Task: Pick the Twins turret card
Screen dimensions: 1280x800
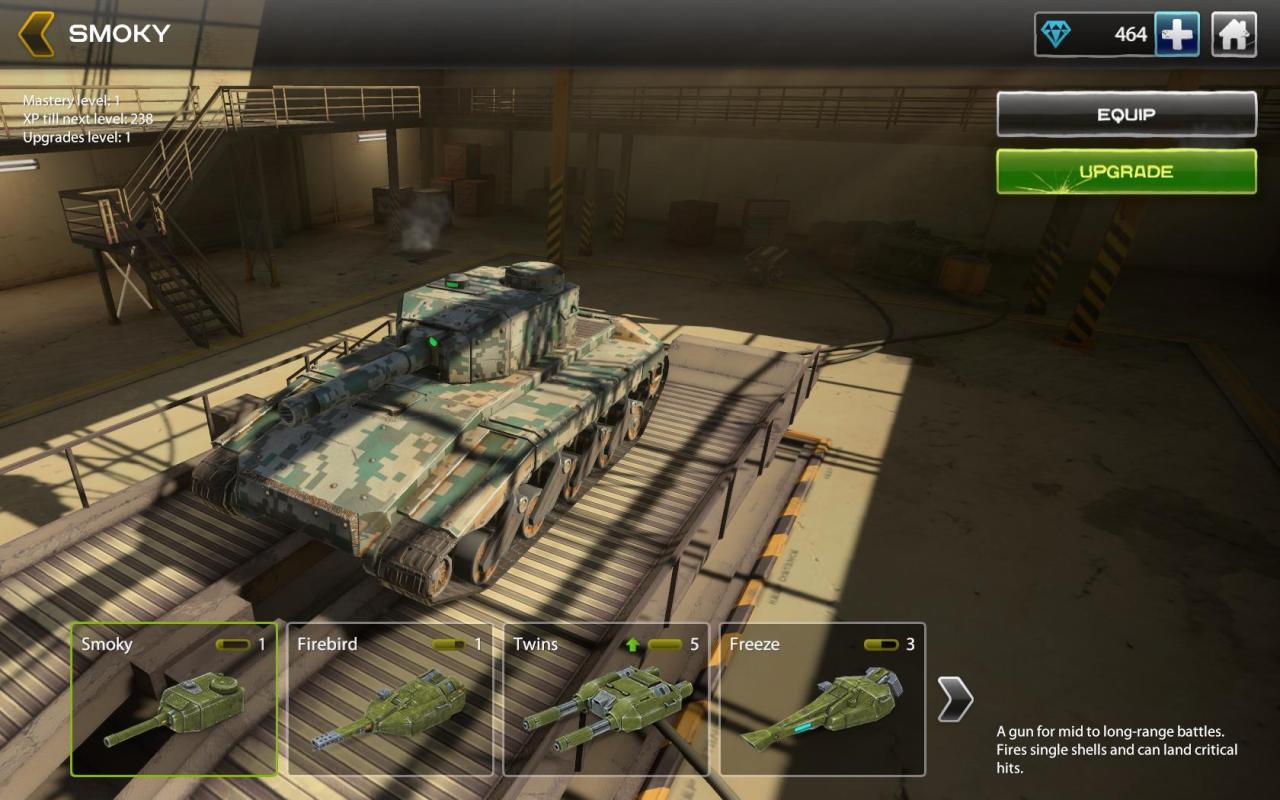Action: (x=606, y=699)
